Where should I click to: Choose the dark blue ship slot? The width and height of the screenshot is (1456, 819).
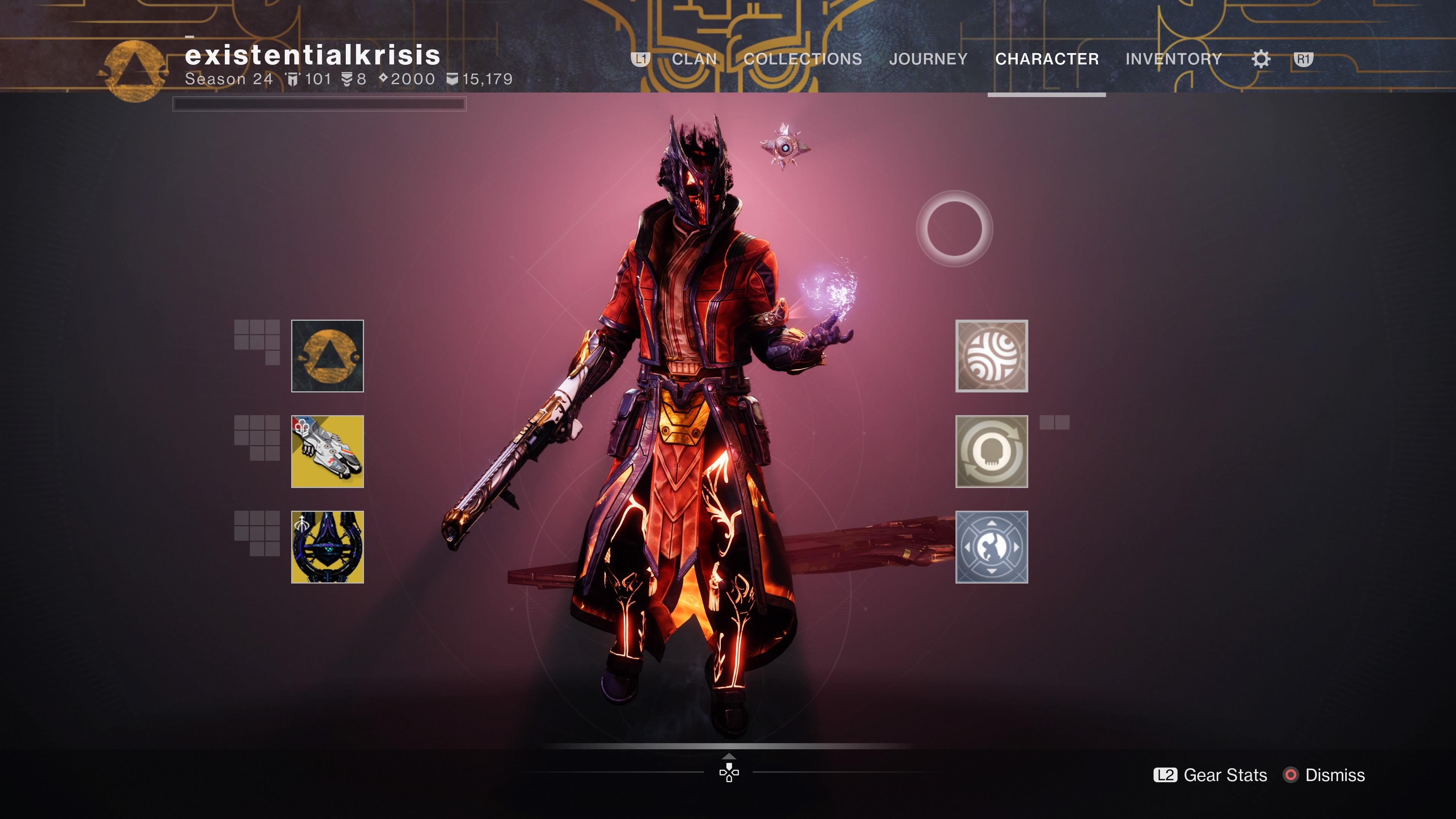click(x=327, y=547)
